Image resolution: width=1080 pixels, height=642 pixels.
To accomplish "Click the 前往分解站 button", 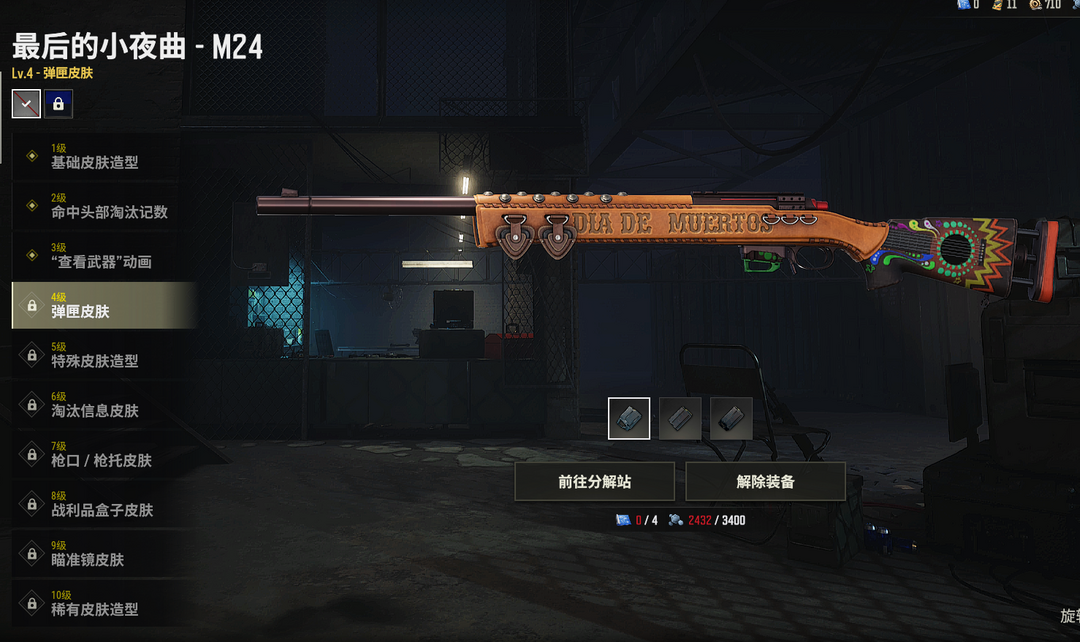I will point(595,482).
